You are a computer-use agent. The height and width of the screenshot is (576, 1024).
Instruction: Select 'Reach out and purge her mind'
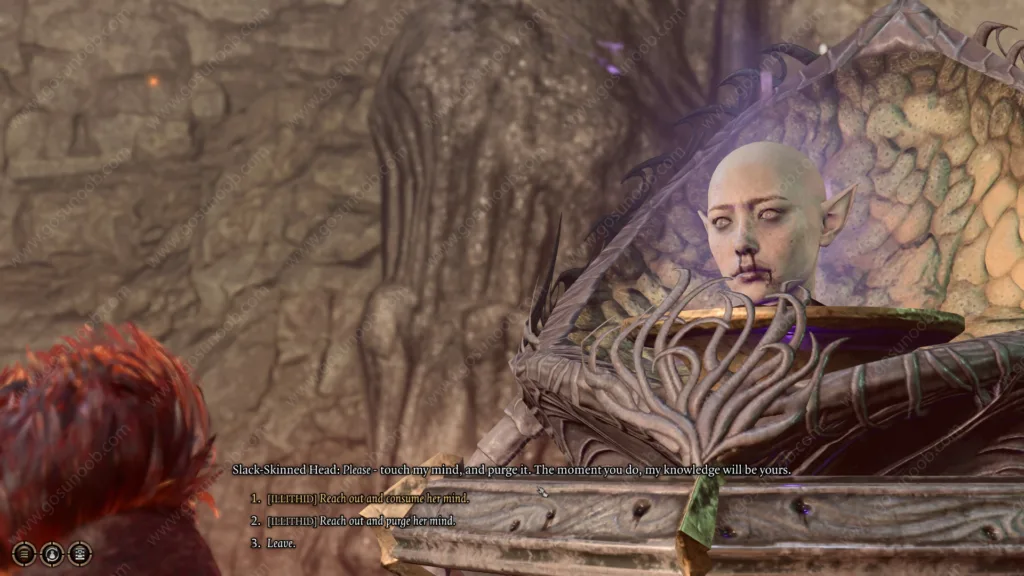(x=360, y=520)
